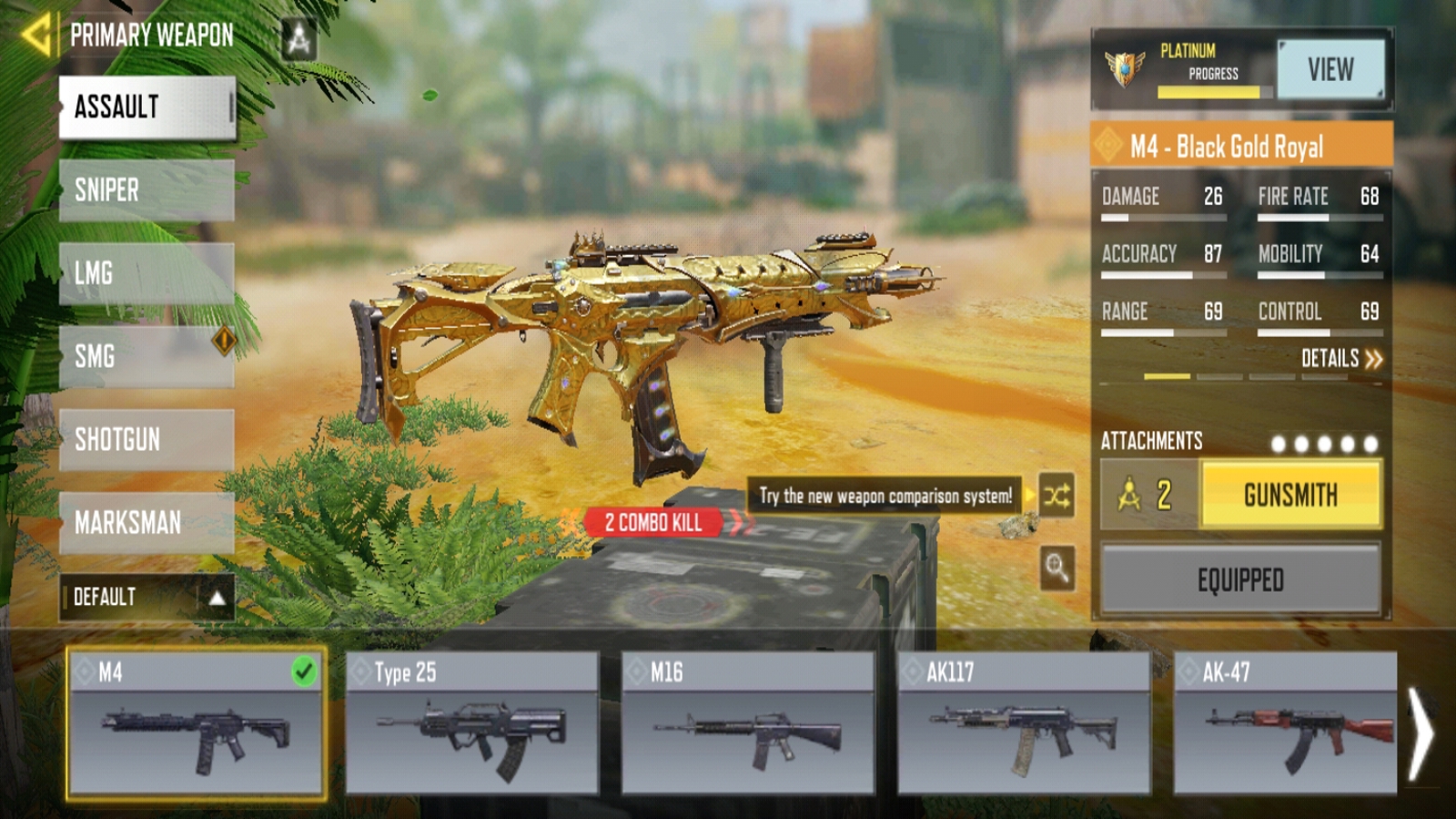Show the Shotgun weapon list
The image size is (1456, 819).
(x=147, y=440)
